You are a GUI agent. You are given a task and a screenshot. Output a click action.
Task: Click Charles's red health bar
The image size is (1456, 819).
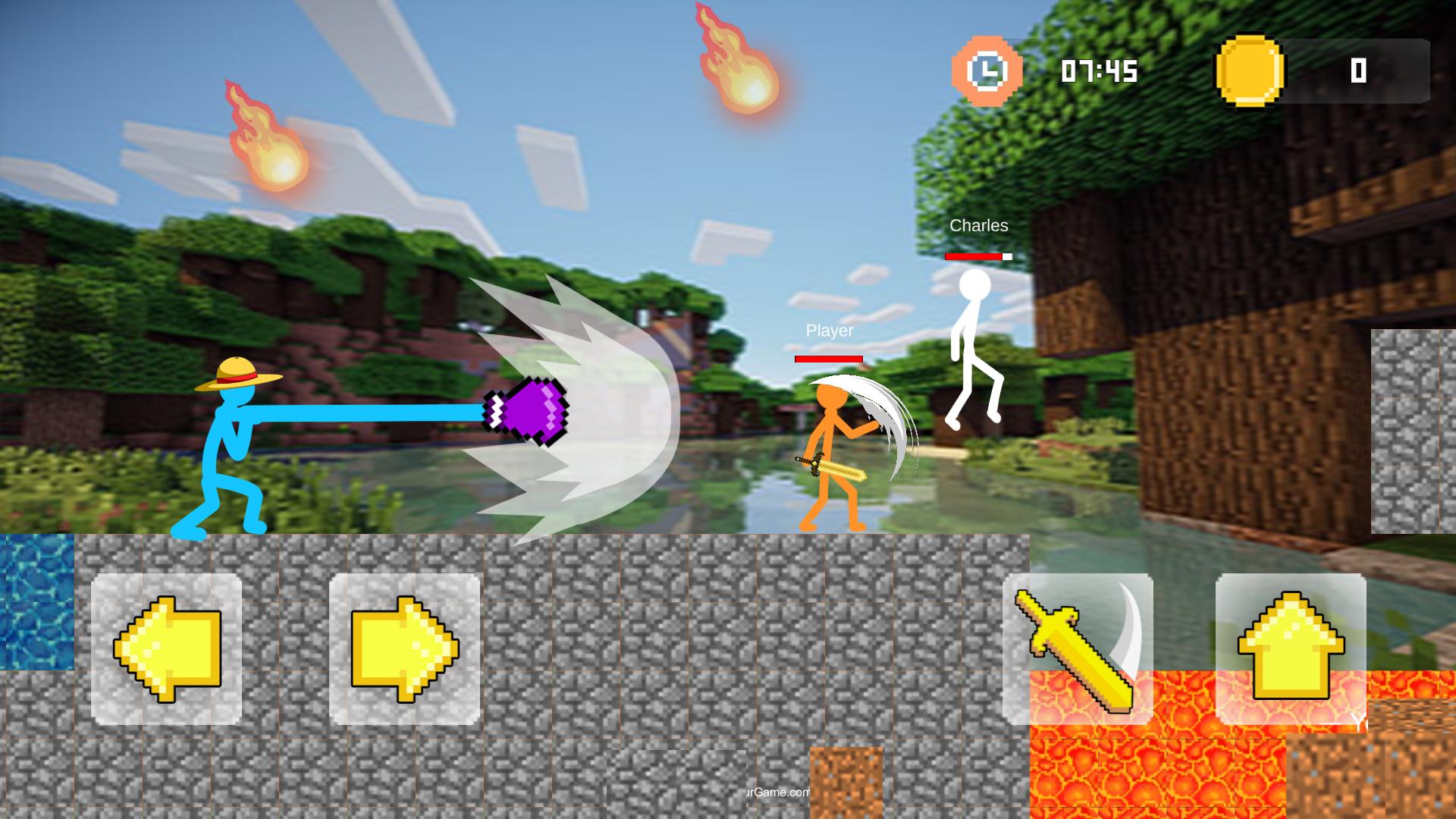click(x=976, y=256)
